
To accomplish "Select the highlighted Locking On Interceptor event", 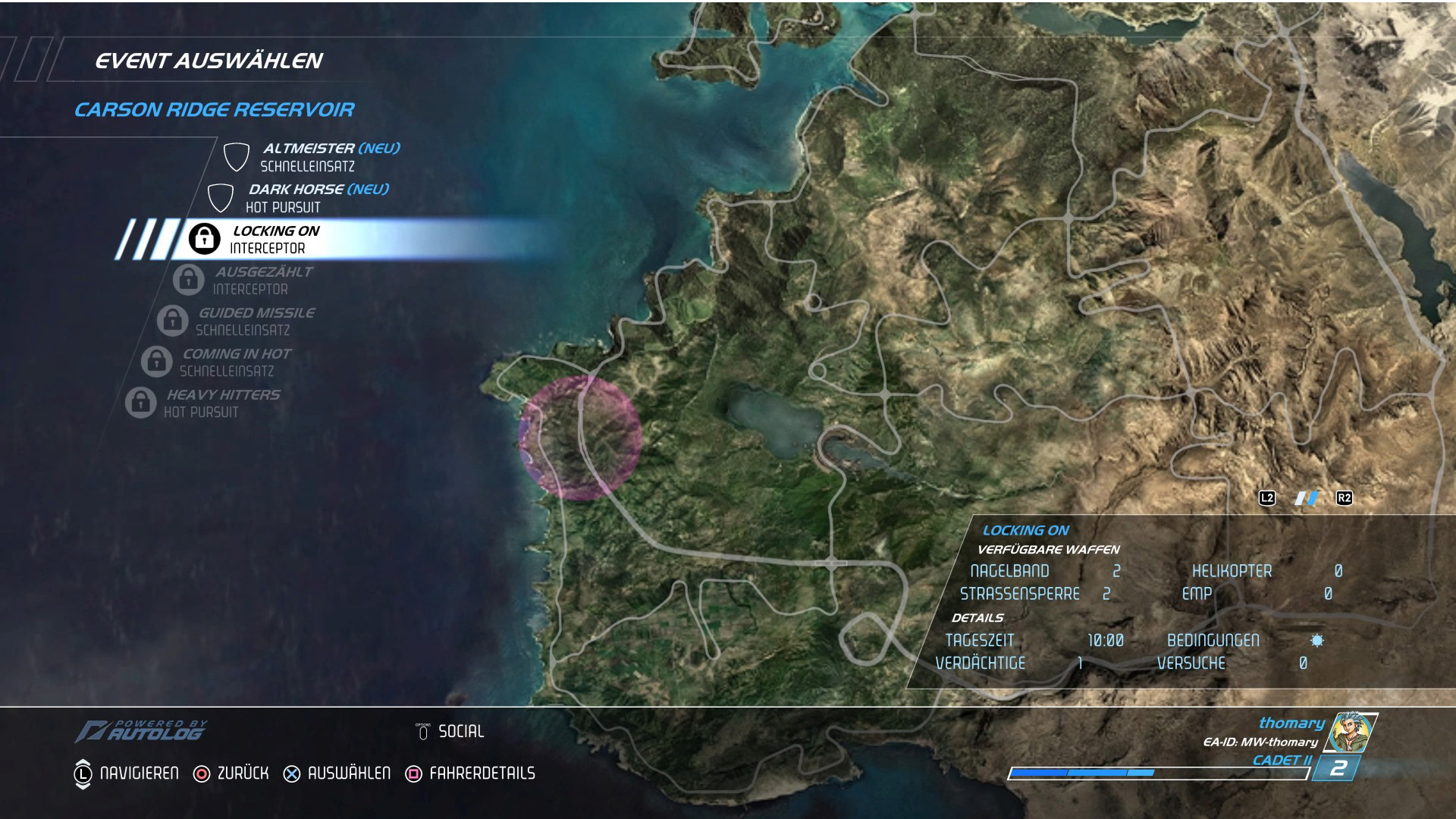I will [x=275, y=239].
